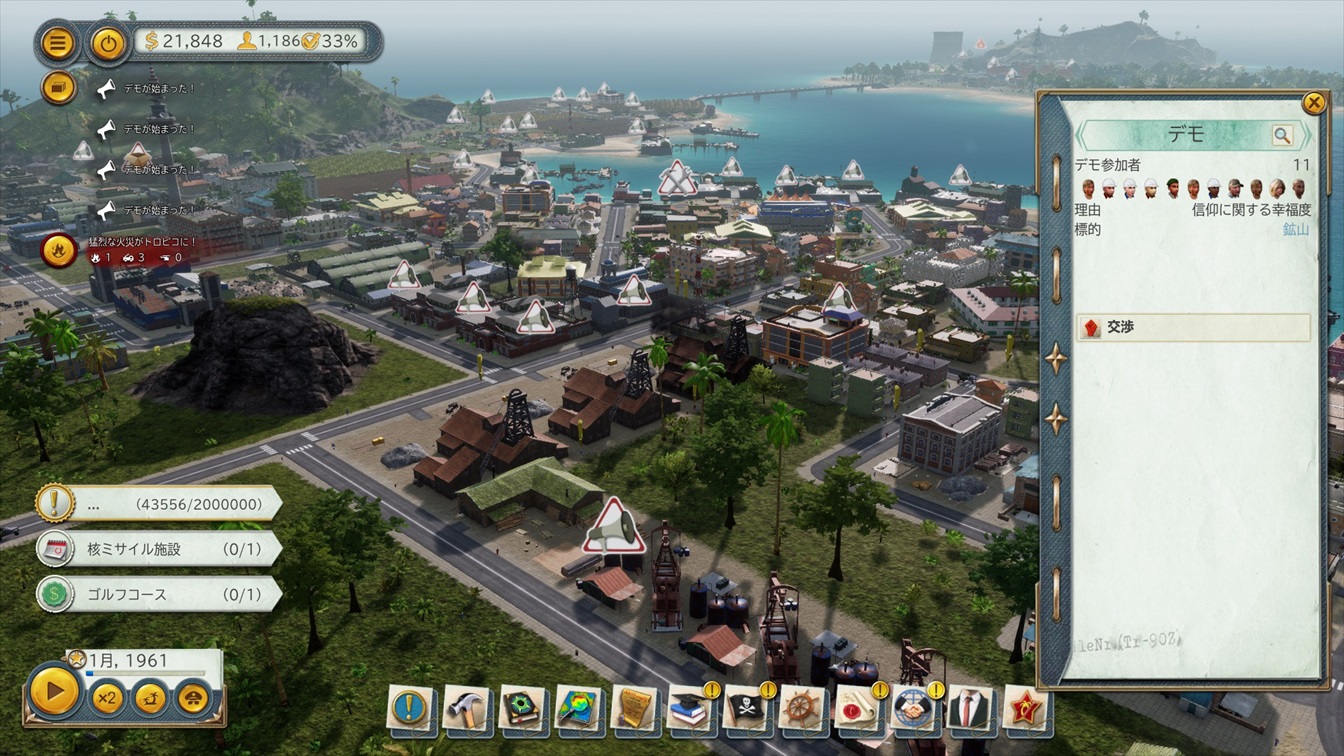Image resolution: width=1344 pixels, height=756 pixels.
Task: Open the suit and tie menu
Action: [x=969, y=709]
